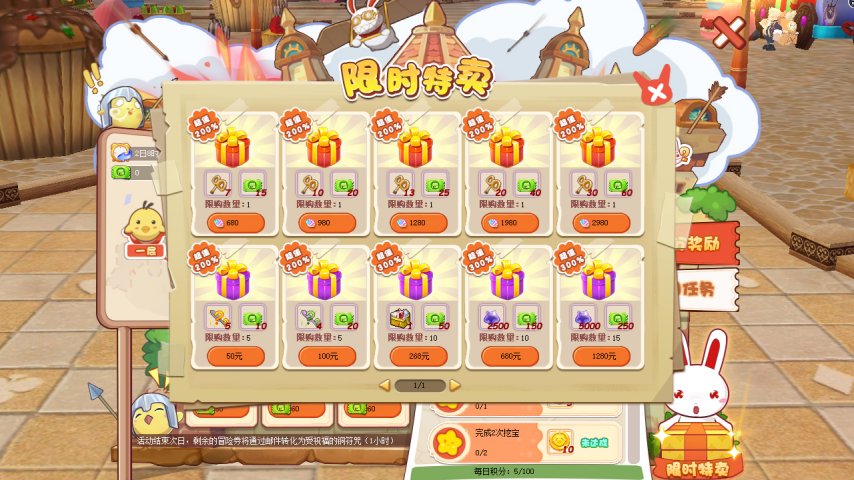Buy the 100元 purple gift pack

pos(327,356)
